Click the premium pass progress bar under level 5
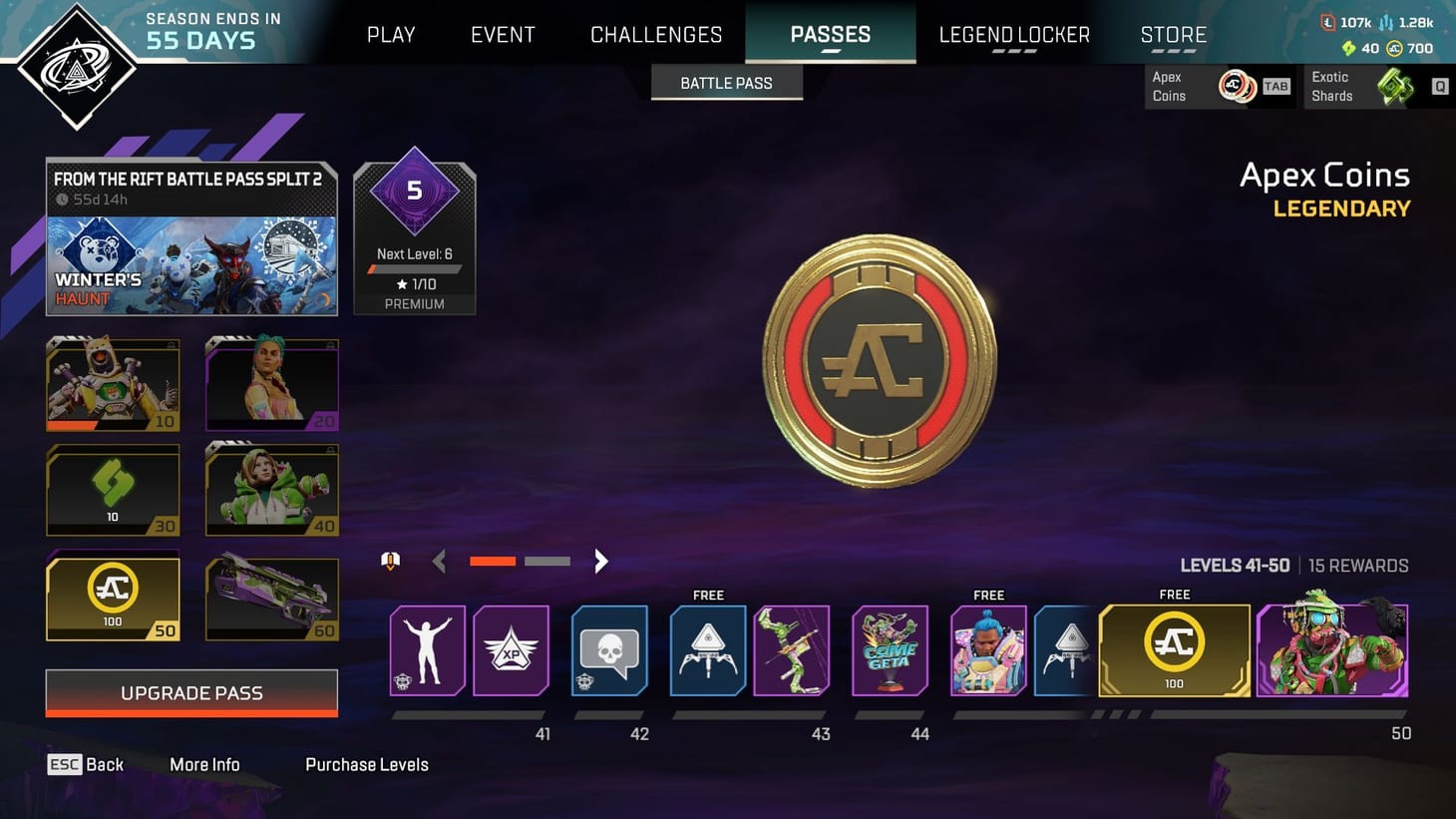 pyautogui.click(x=413, y=267)
